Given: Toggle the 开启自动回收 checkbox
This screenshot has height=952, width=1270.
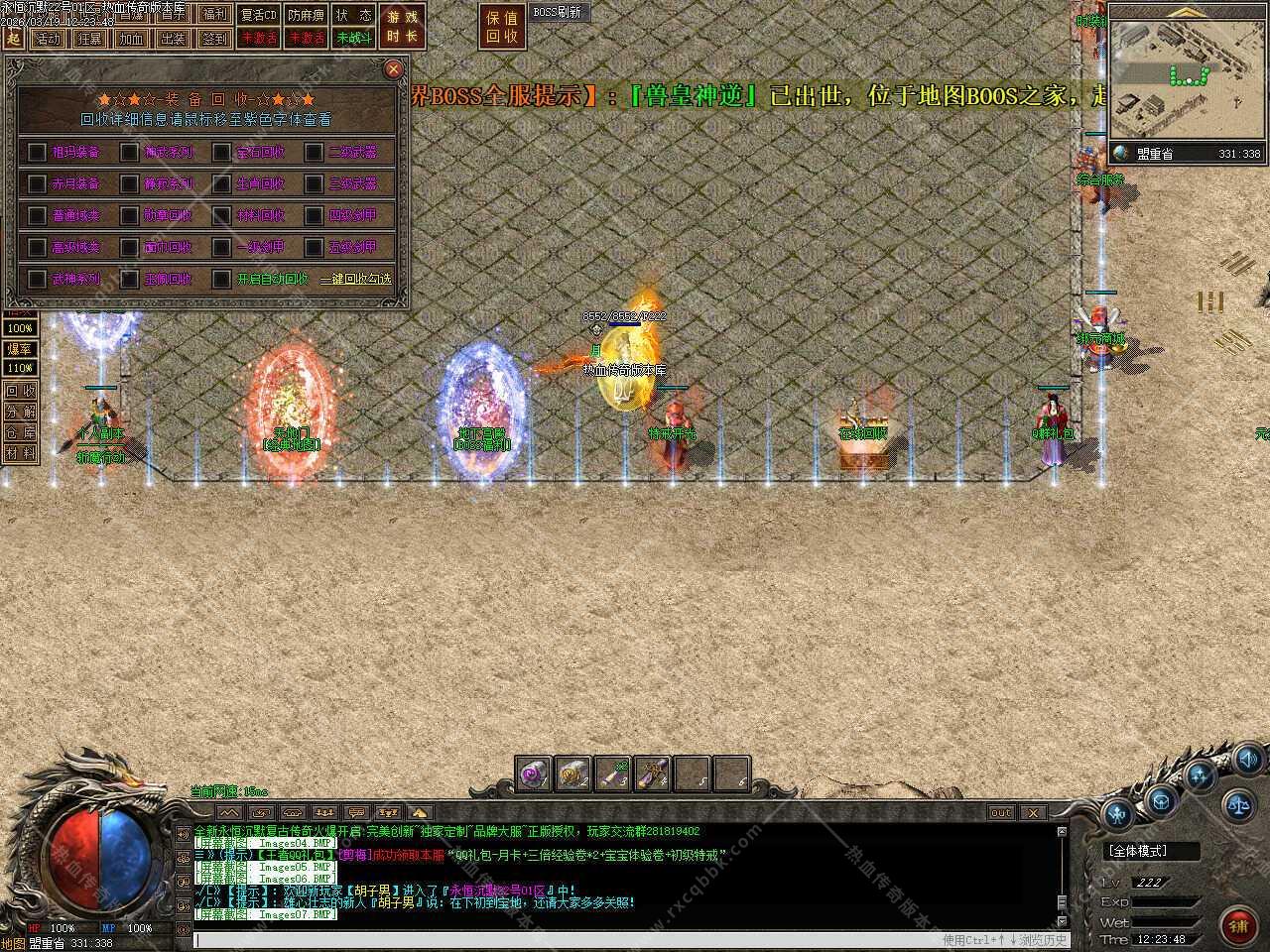Looking at the screenshot, I should 222,279.
